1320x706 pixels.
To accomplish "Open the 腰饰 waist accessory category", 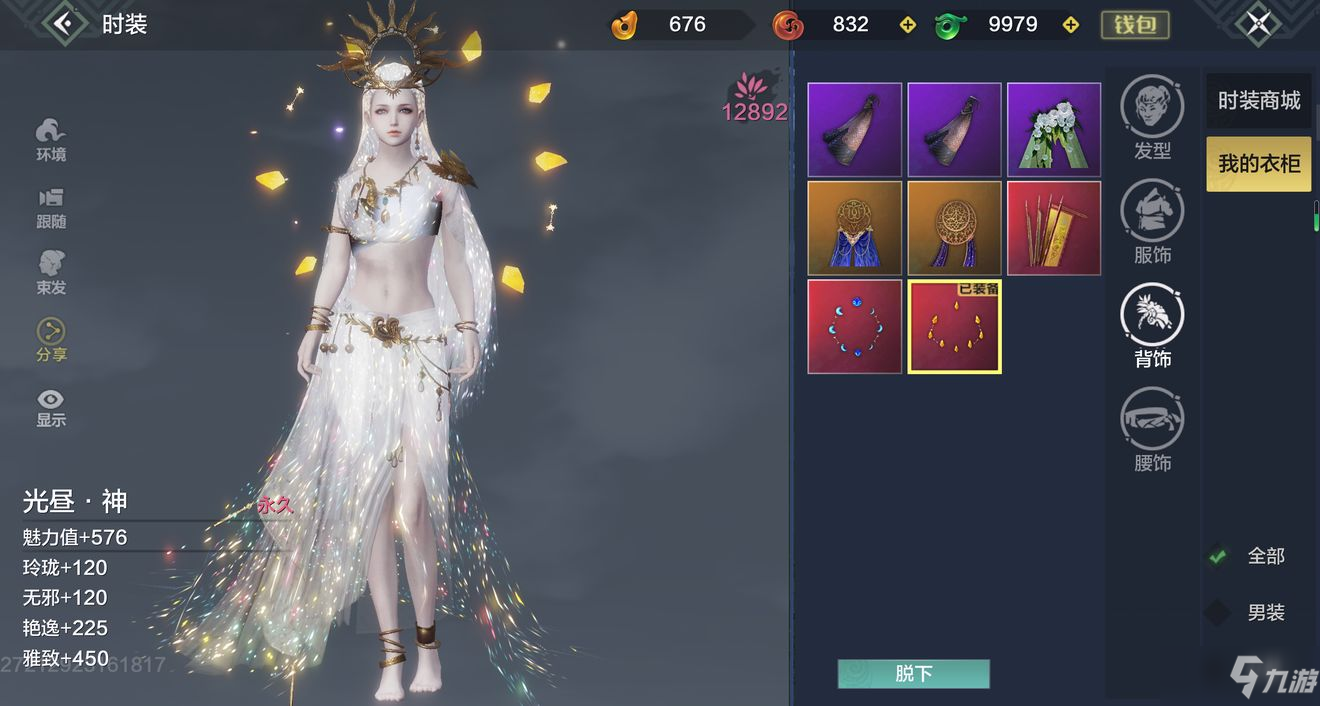I will pos(1152,429).
